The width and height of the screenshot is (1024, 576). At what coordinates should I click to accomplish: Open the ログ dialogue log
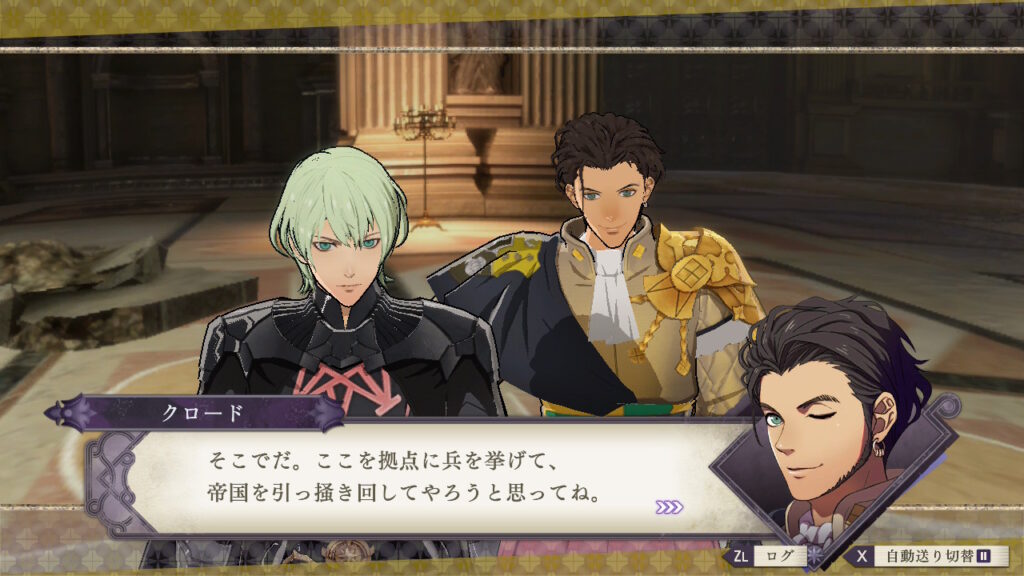[772, 556]
